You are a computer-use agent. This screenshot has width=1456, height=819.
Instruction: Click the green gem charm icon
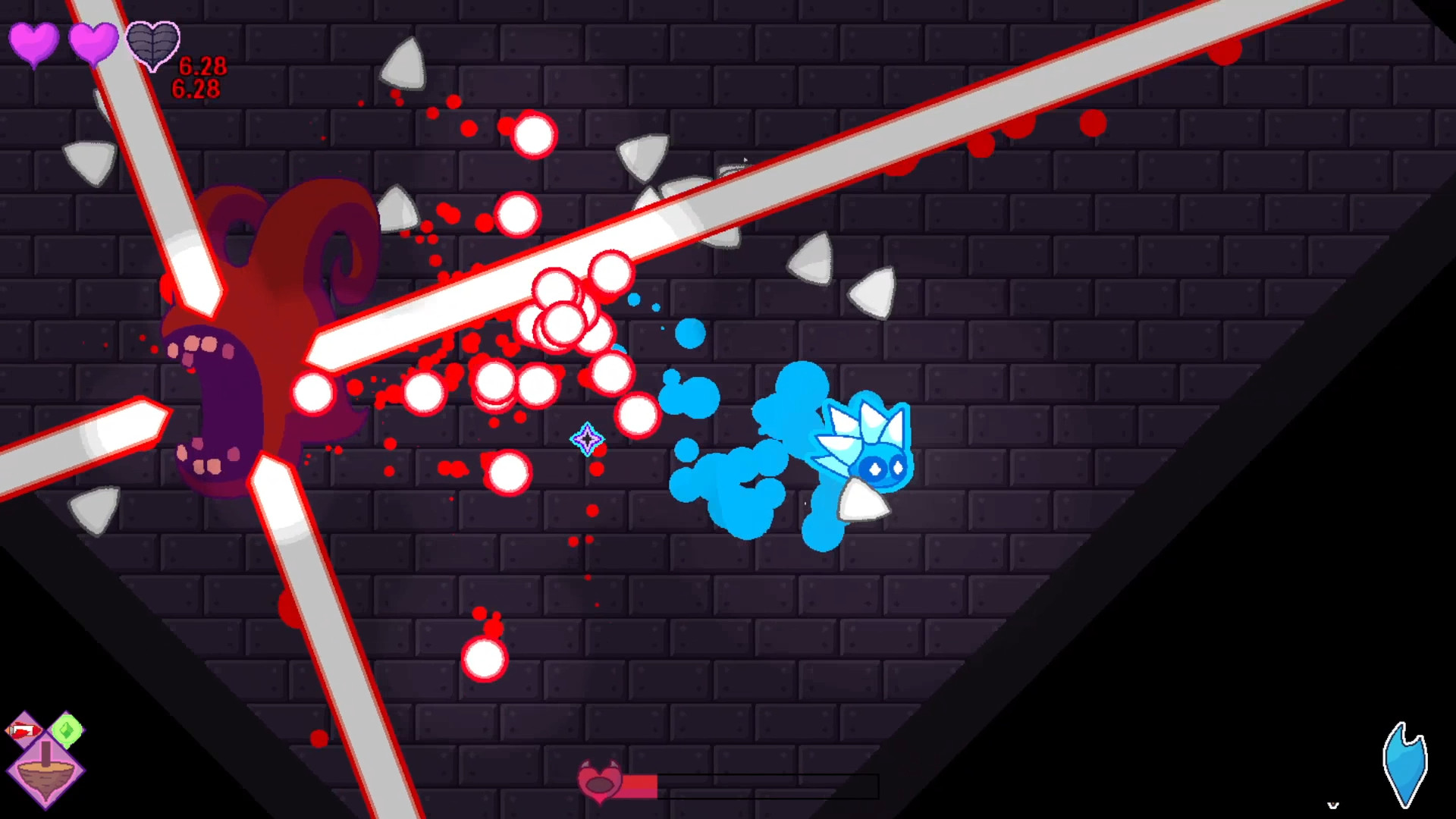click(67, 730)
